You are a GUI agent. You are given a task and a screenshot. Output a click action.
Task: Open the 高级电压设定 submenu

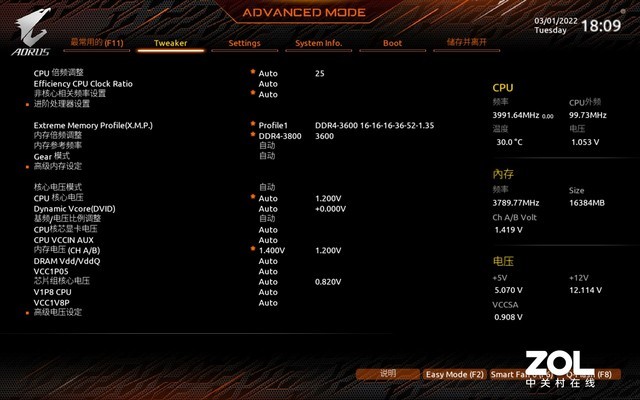click(x=58, y=312)
